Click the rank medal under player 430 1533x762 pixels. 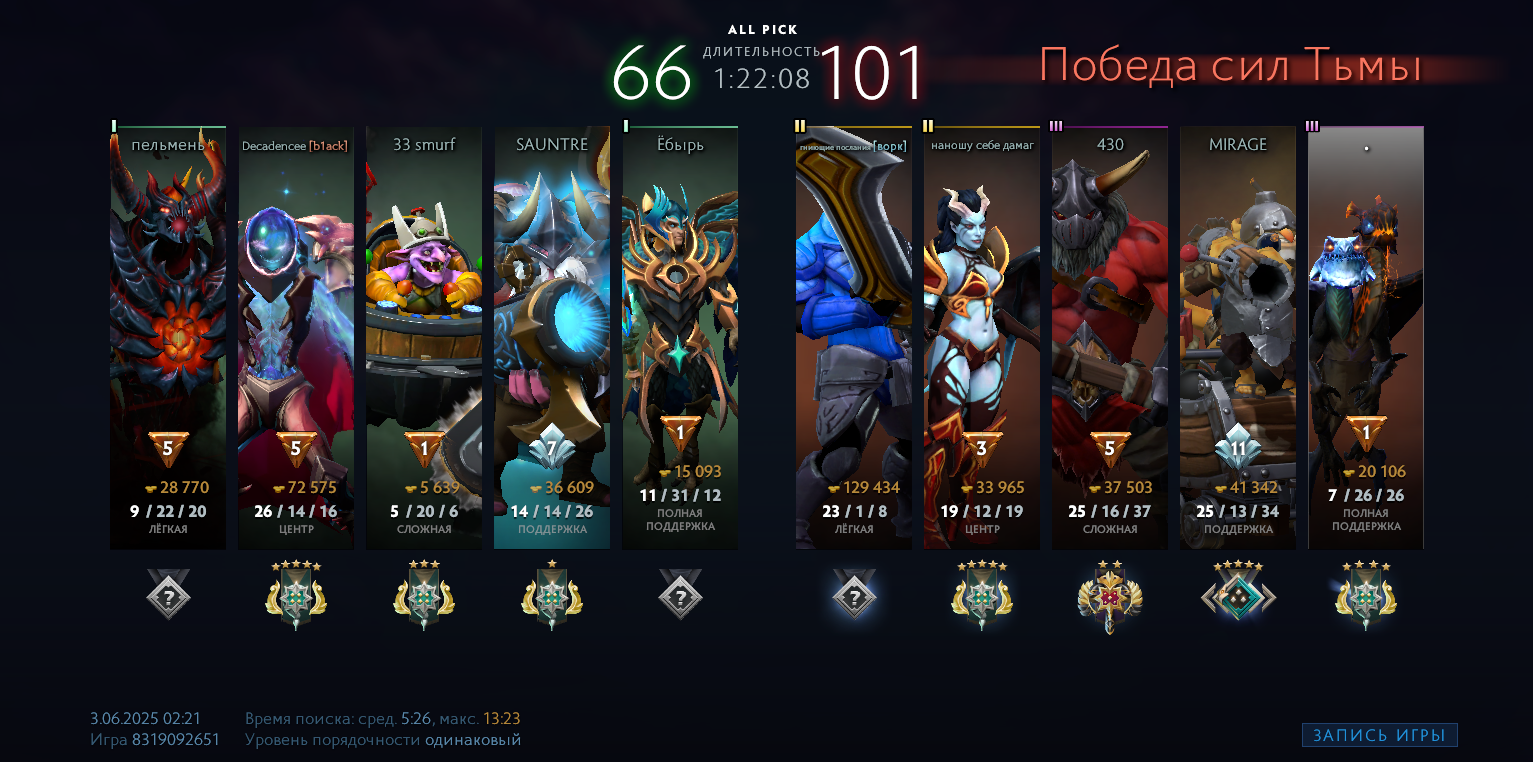1110,597
